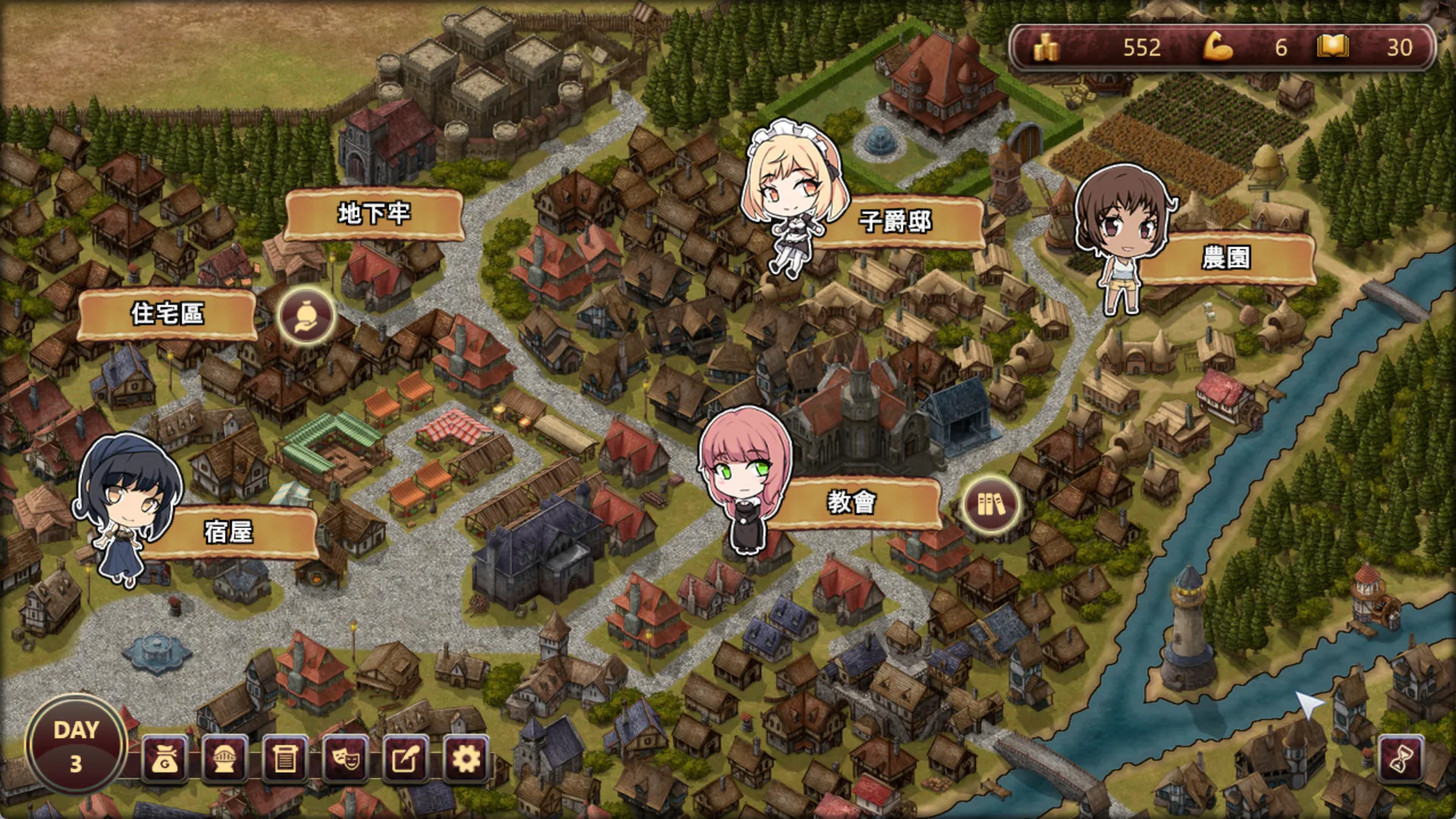Image resolution: width=1456 pixels, height=819 pixels.
Task: Click the DAY 3 round badge
Action: pyautogui.click(x=76, y=746)
